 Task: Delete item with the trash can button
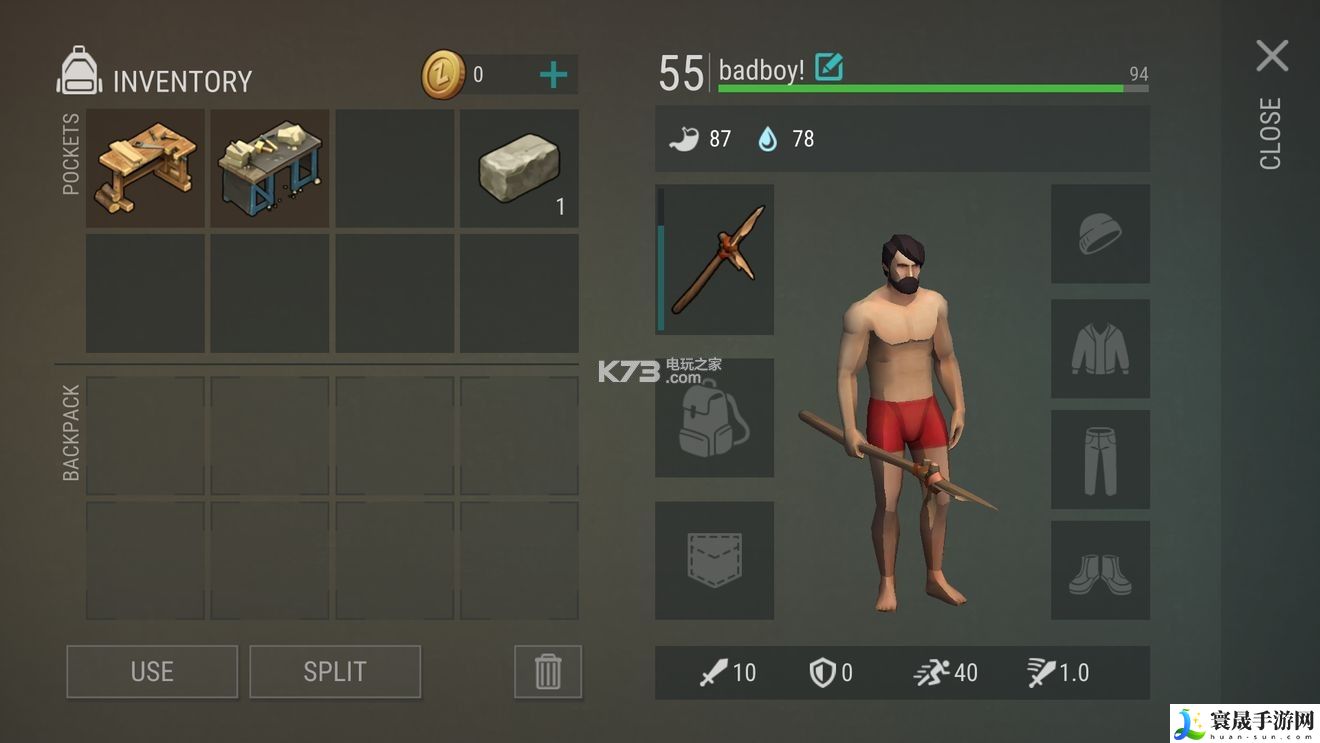pyautogui.click(x=548, y=671)
